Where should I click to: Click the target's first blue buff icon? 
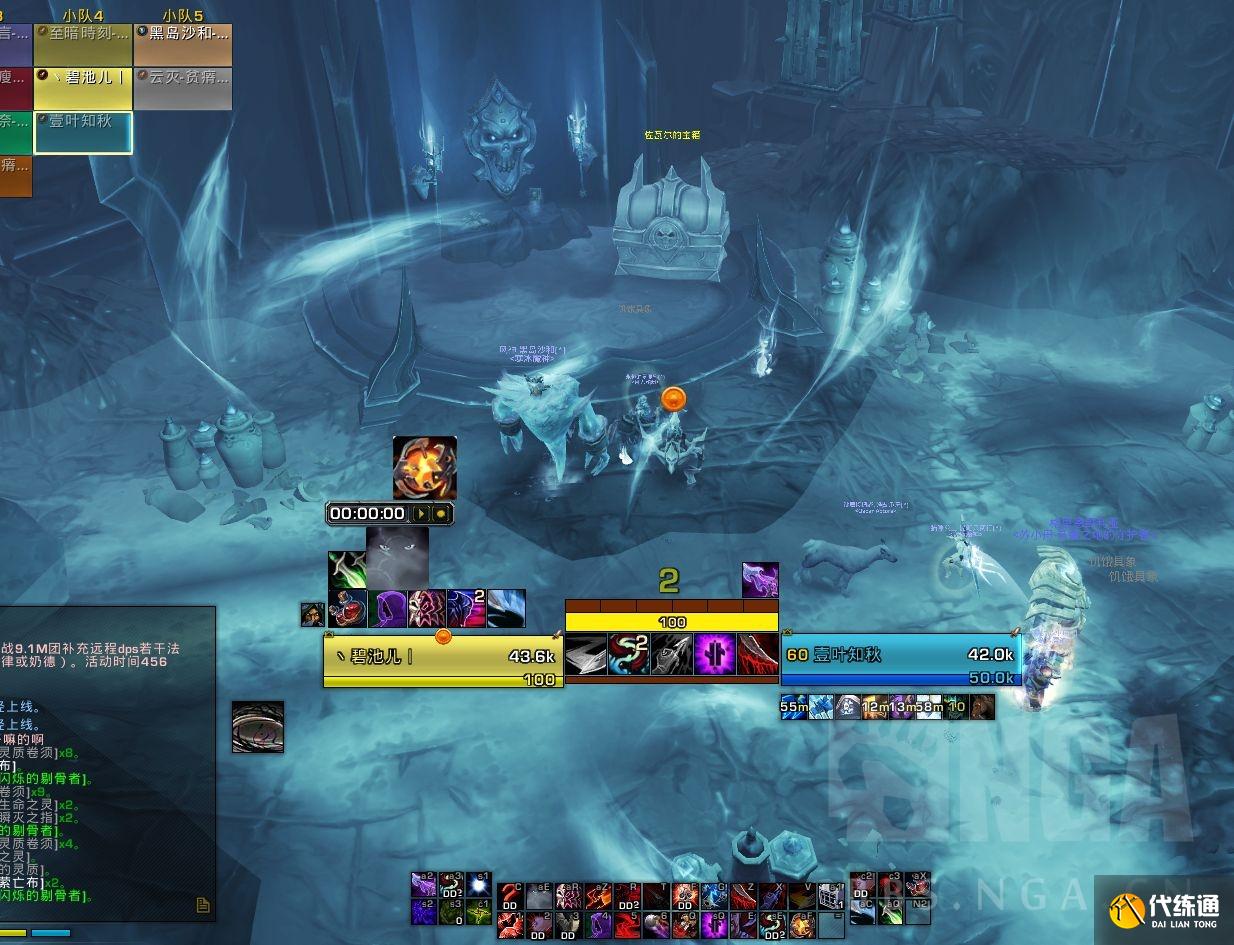(795, 708)
